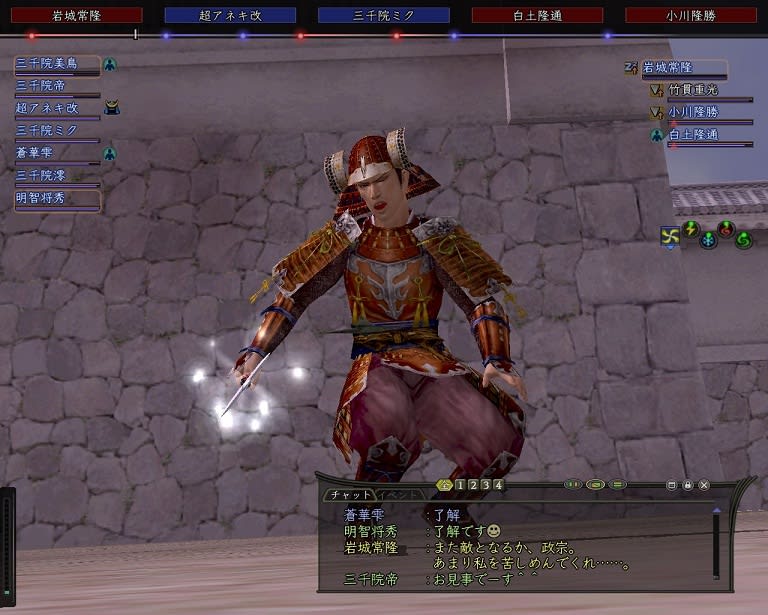This screenshot has height=615, width=768.
Task: Switch to the チャット tab
Action: [348, 495]
